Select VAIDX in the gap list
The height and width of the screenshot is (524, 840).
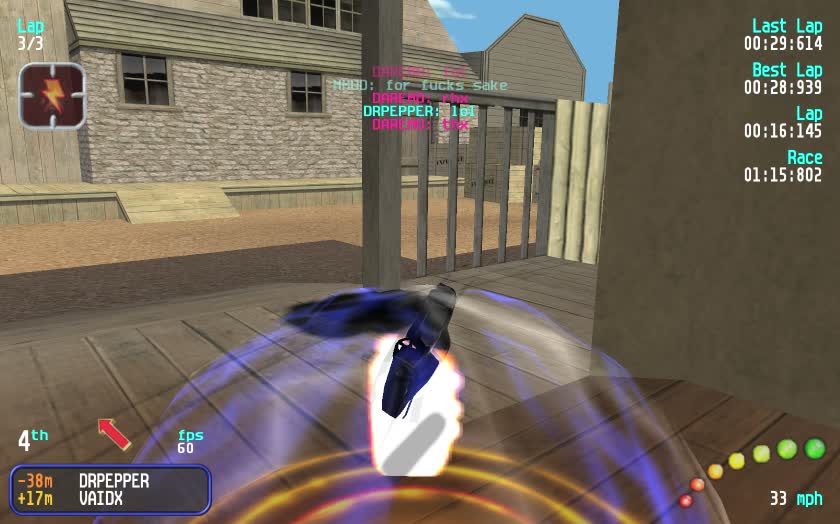(x=100, y=497)
